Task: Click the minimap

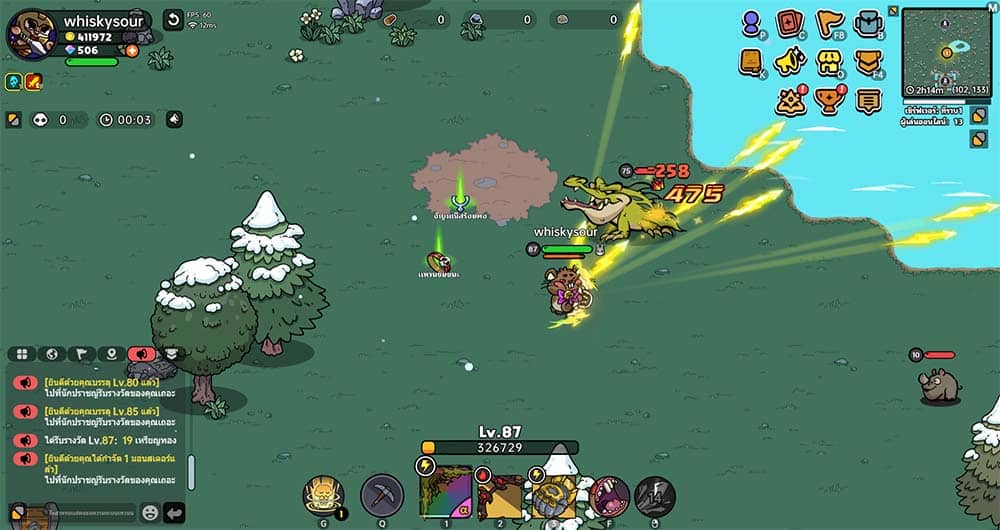Action: (946, 52)
